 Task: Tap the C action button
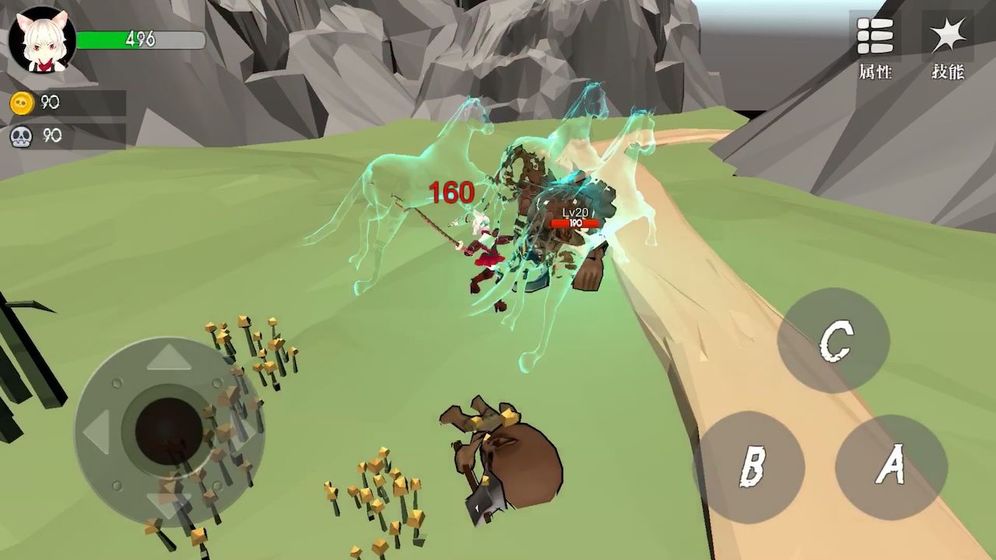833,341
